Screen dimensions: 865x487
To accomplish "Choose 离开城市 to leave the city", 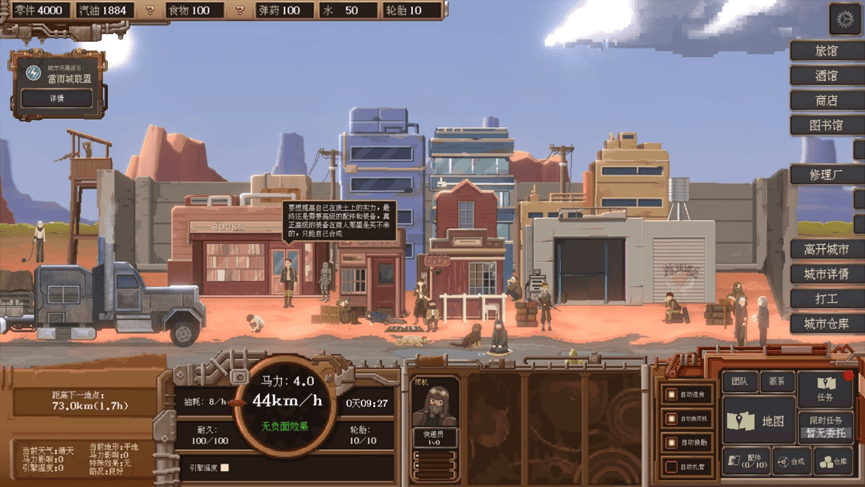I will (826, 249).
